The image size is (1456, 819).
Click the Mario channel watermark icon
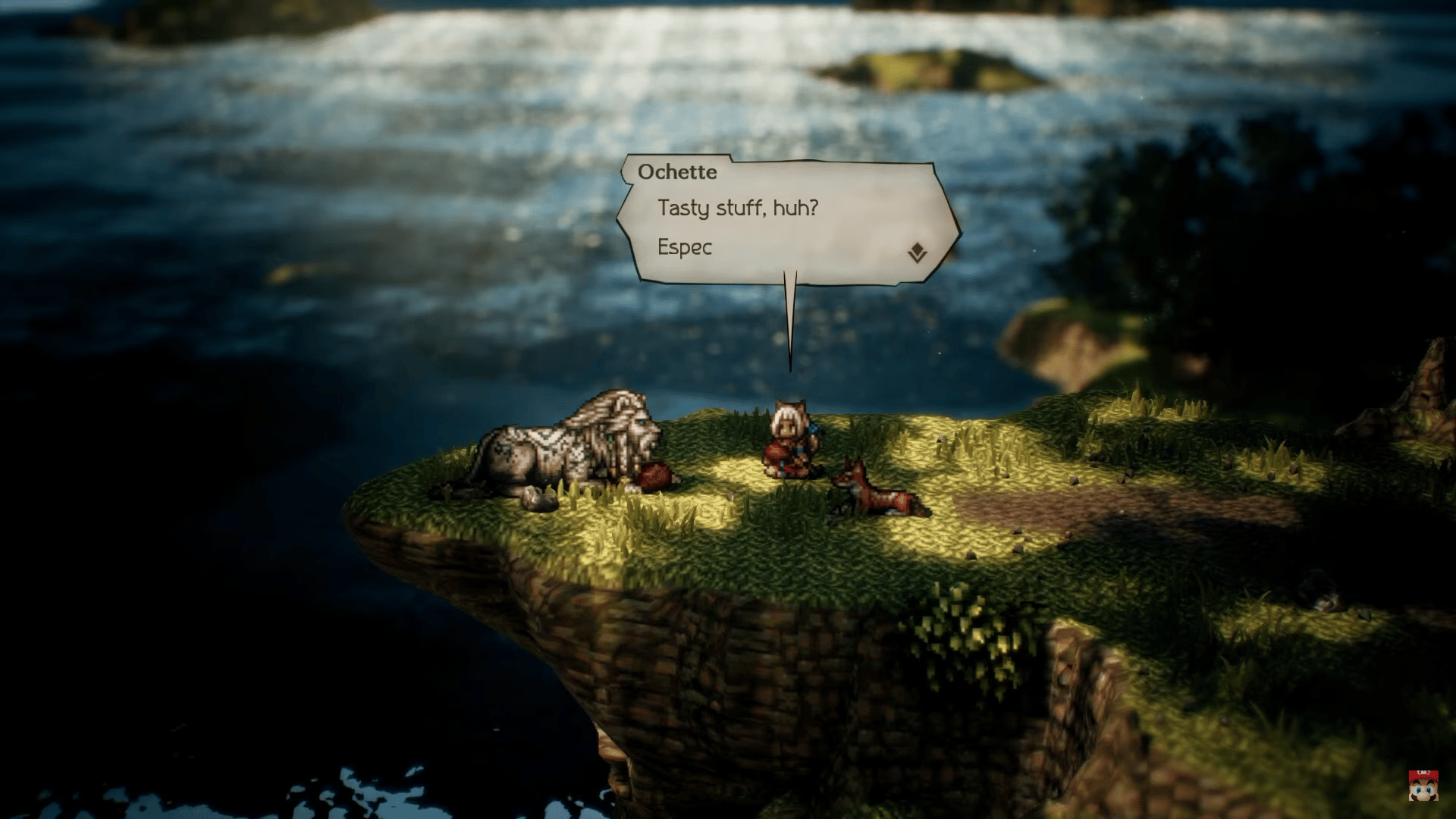tap(1423, 786)
